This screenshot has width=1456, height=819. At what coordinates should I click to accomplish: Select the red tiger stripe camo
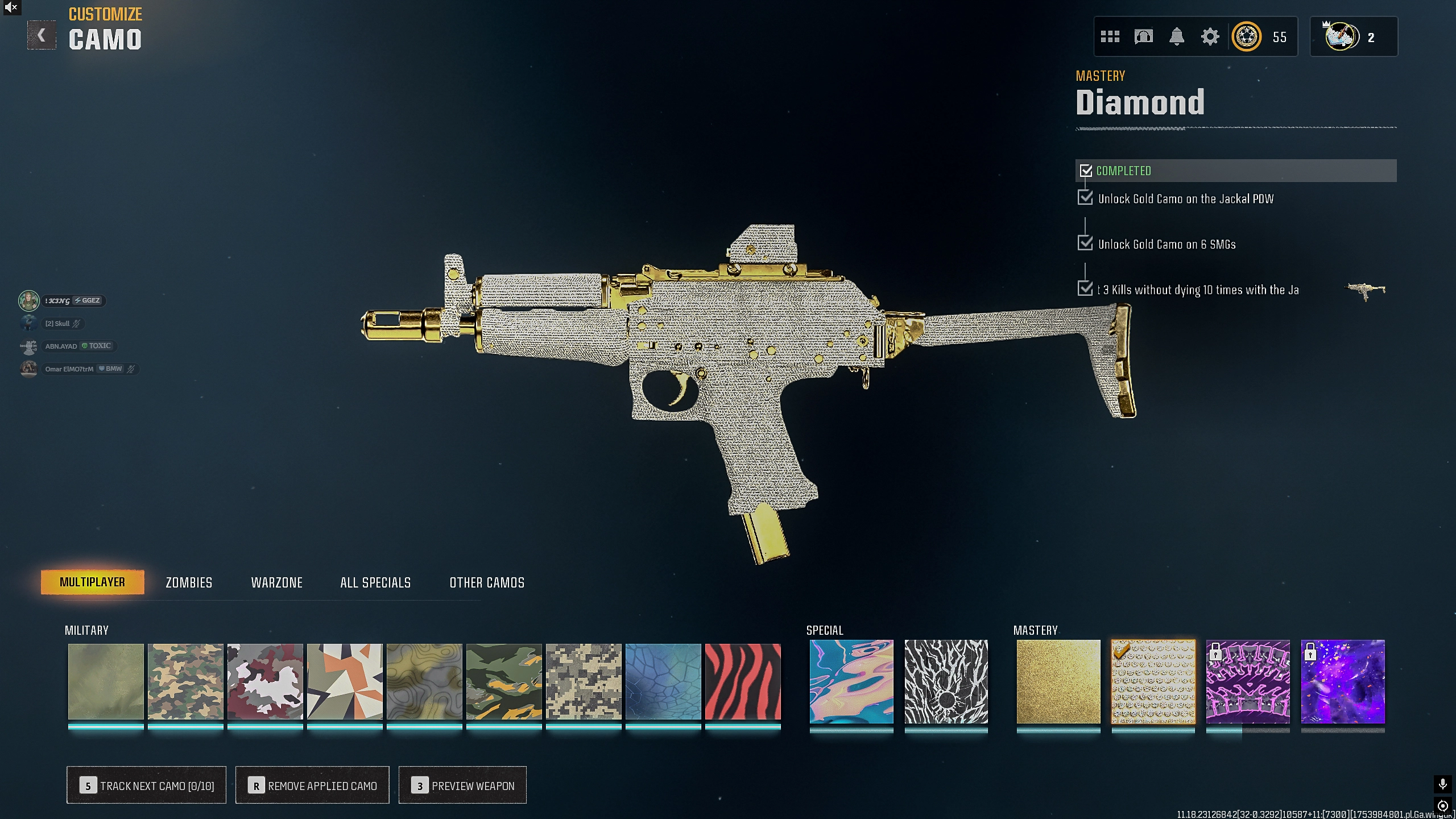point(743,681)
